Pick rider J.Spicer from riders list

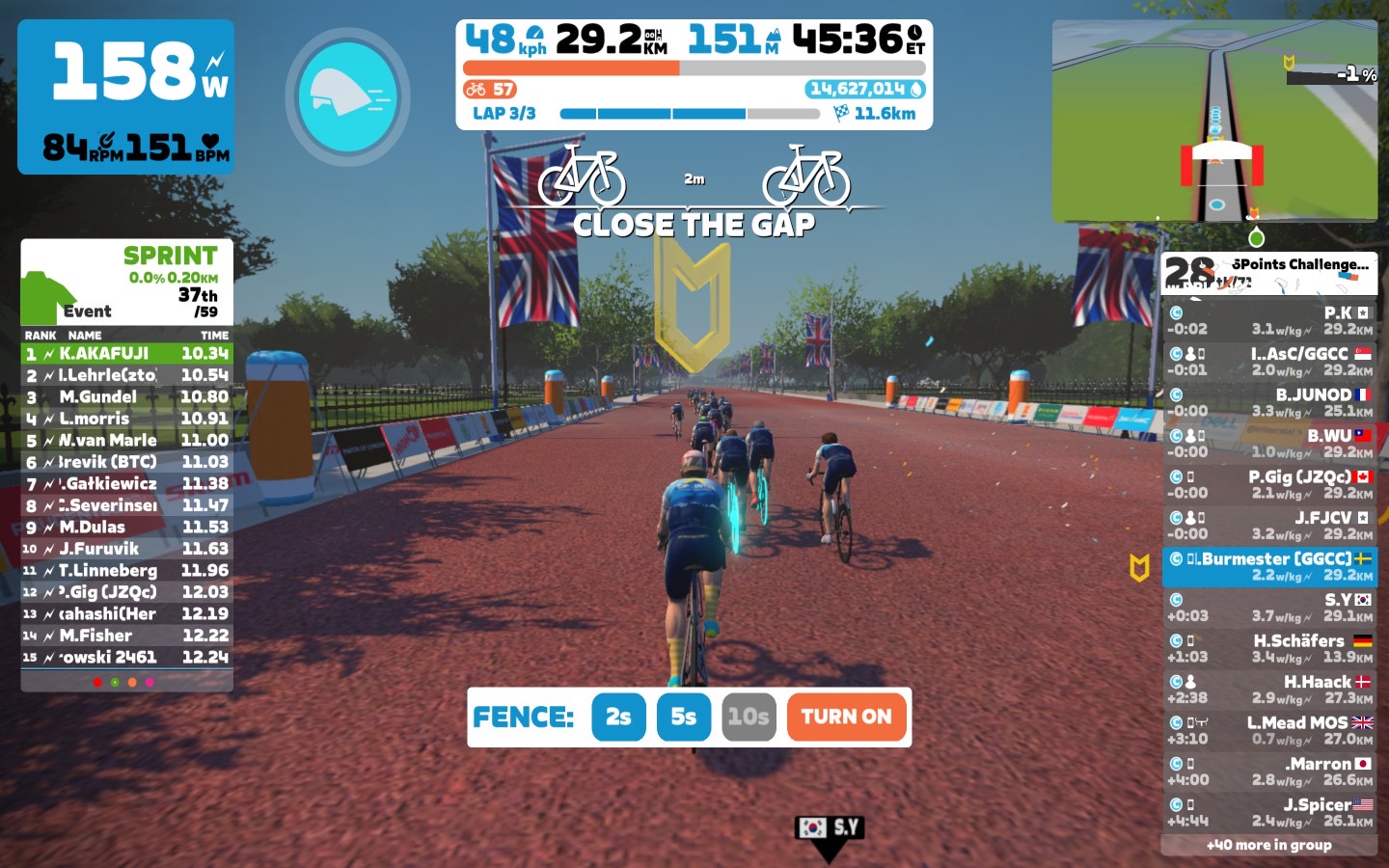click(1269, 812)
